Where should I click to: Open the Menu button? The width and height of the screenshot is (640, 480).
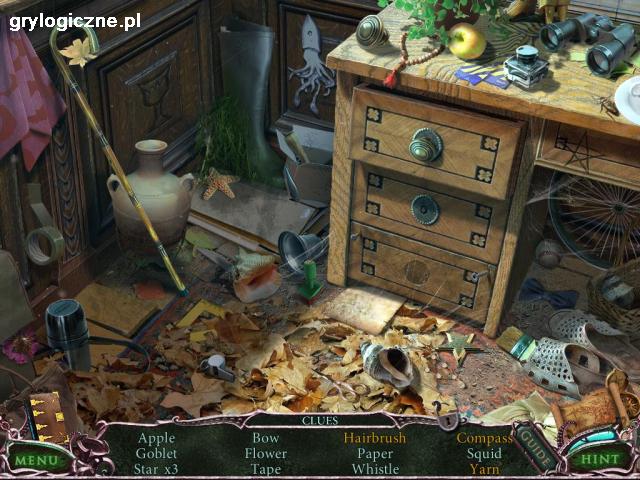tap(37, 460)
